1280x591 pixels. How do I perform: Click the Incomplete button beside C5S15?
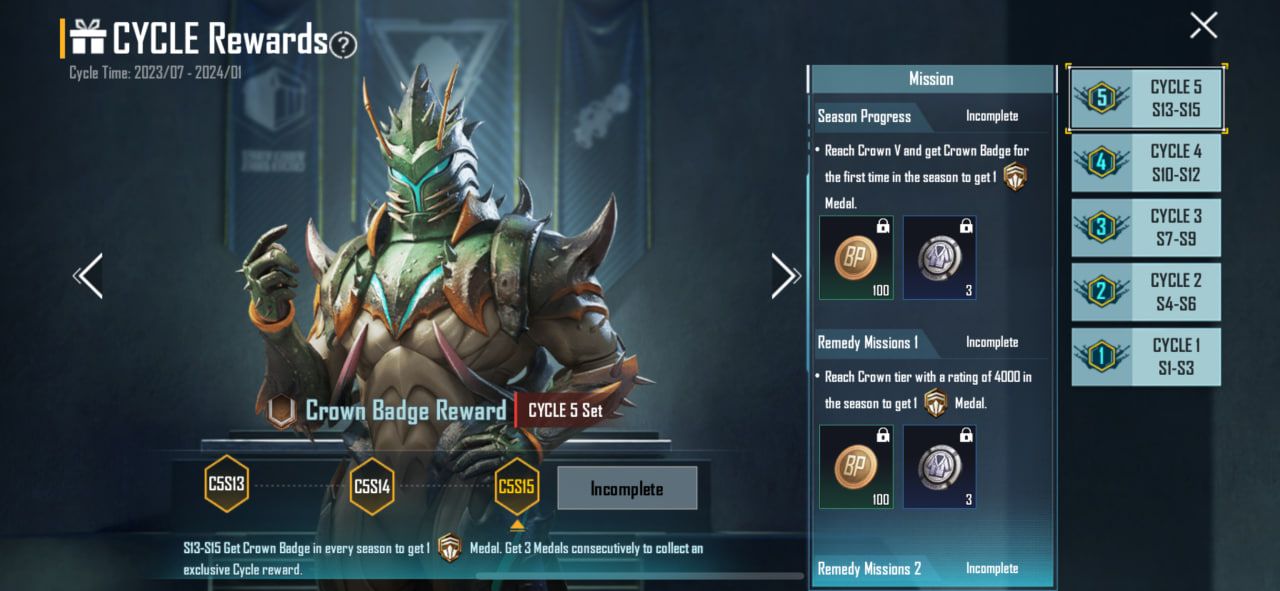626,489
